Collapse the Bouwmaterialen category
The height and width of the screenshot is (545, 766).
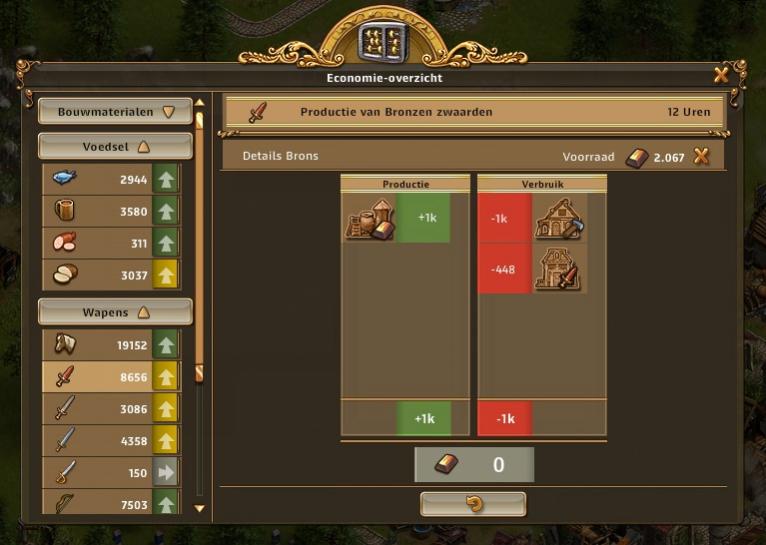pyautogui.click(x=115, y=112)
